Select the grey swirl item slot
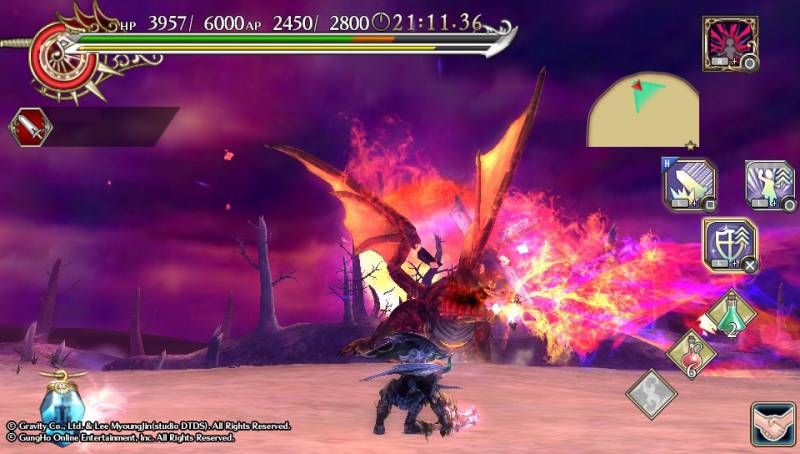Screen dimensions: 800x454 [651, 393]
